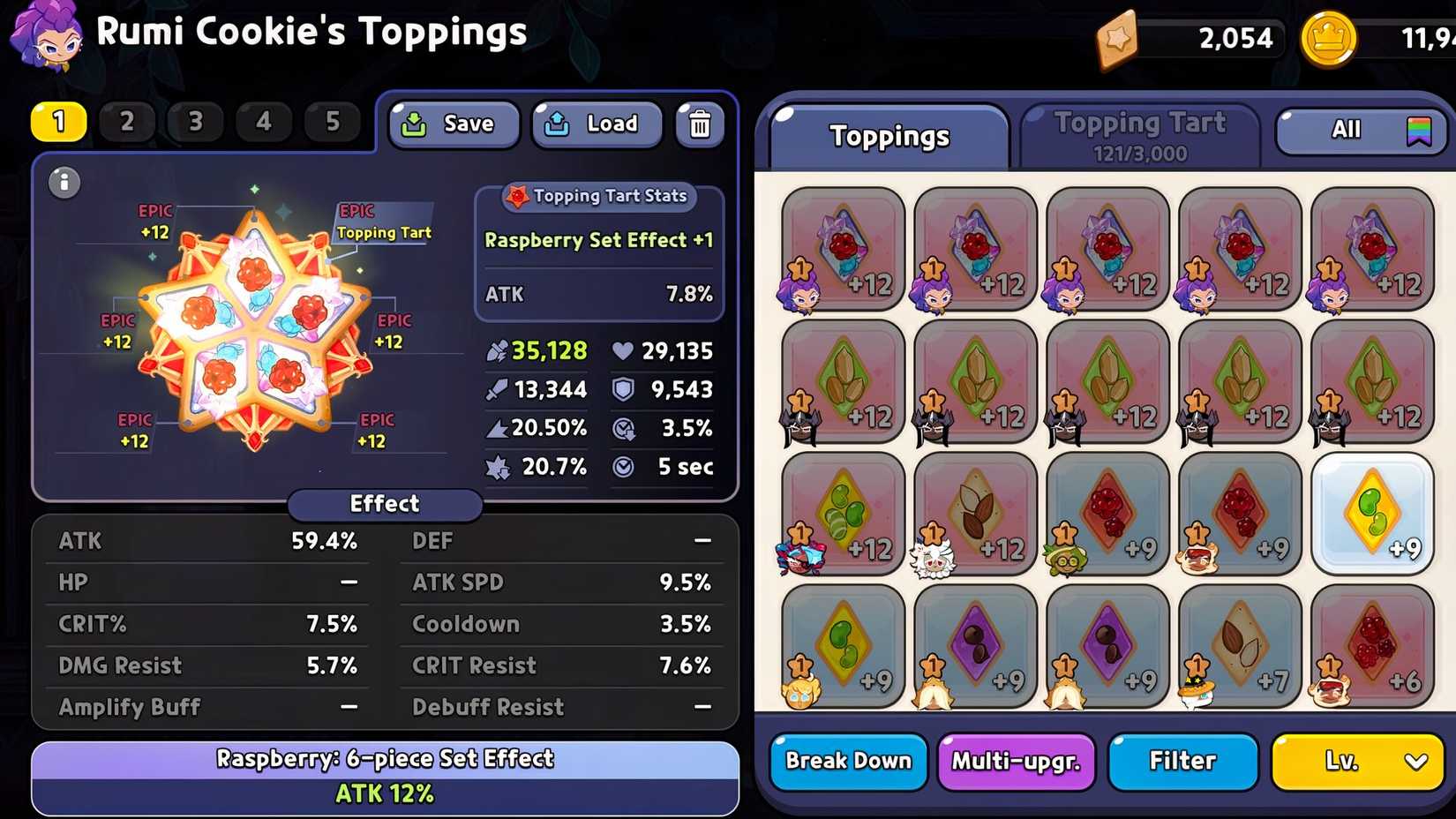Open Multi-upgr. mode
This screenshot has width=1456, height=819.
(x=1016, y=761)
